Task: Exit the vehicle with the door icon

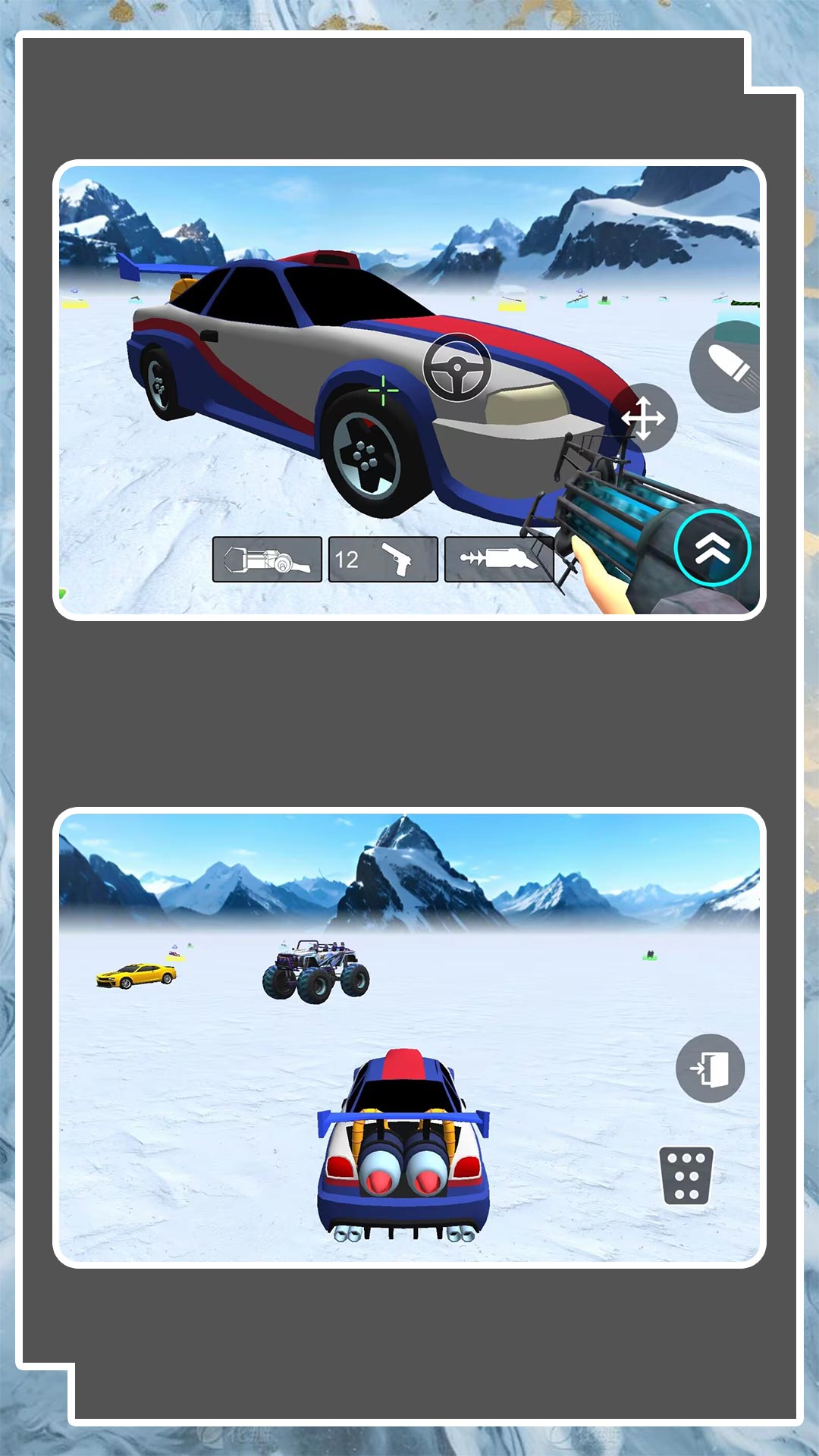Action: tap(710, 1068)
